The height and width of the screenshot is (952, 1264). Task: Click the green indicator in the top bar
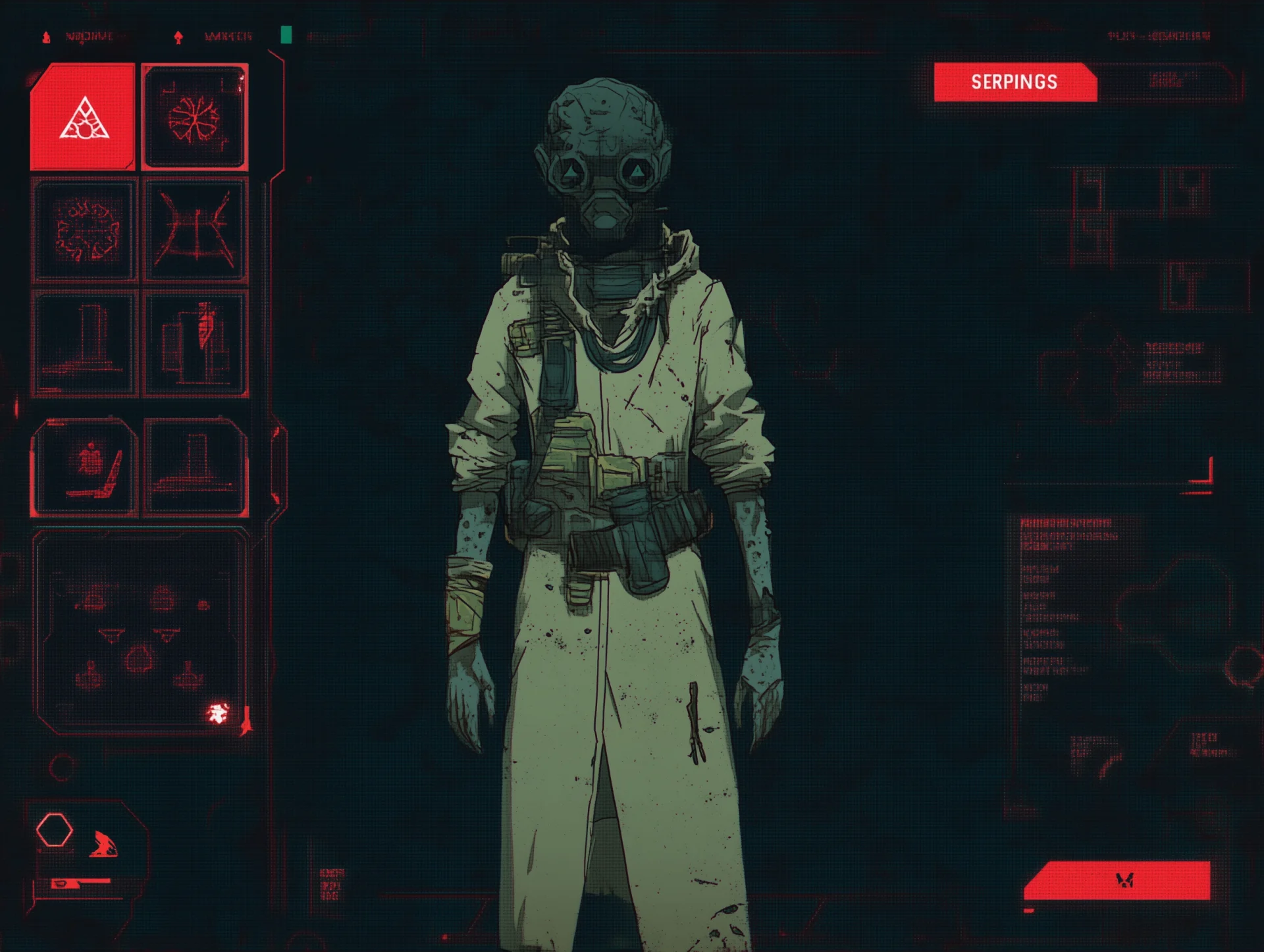pyautogui.click(x=286, y=35)
